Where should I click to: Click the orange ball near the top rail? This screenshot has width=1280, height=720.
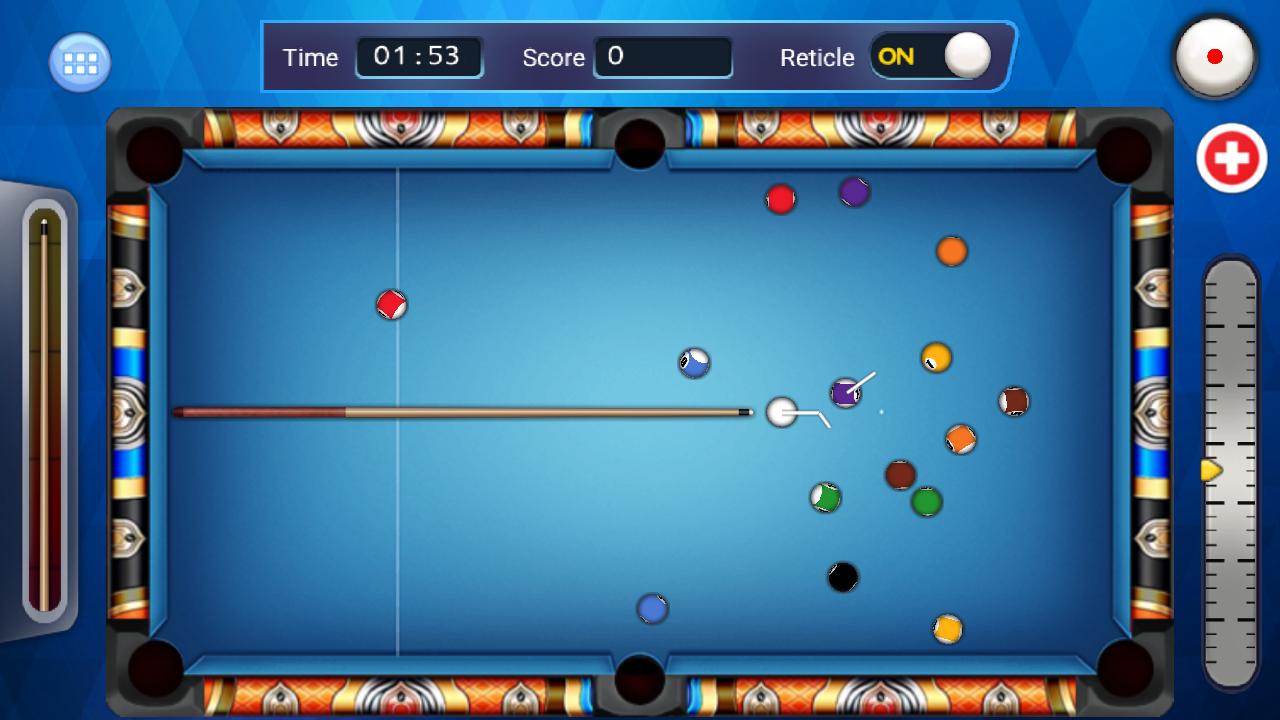[x=950, y=251]
